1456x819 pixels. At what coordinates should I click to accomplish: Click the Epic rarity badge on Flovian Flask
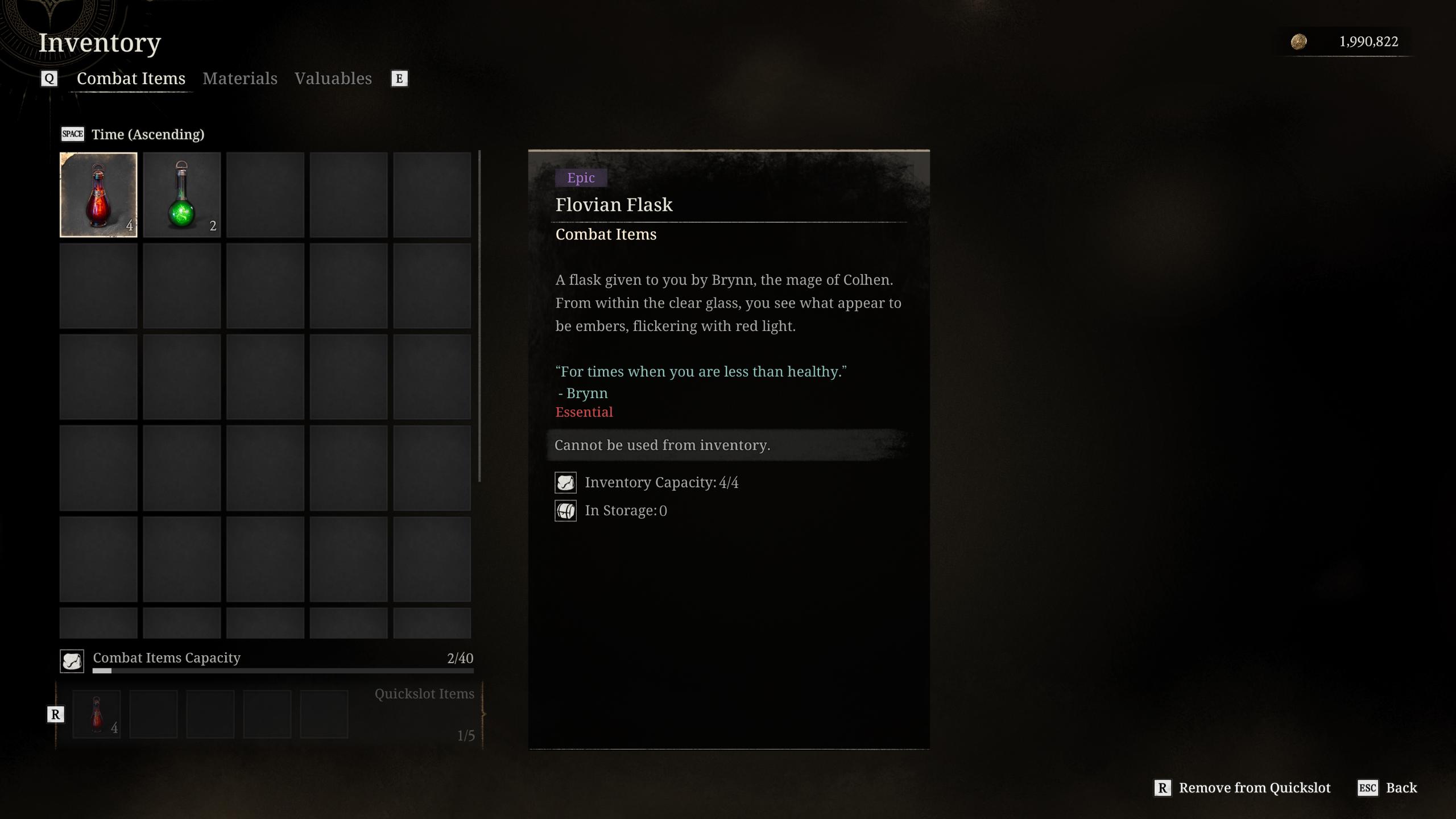(x=581, y=177)
